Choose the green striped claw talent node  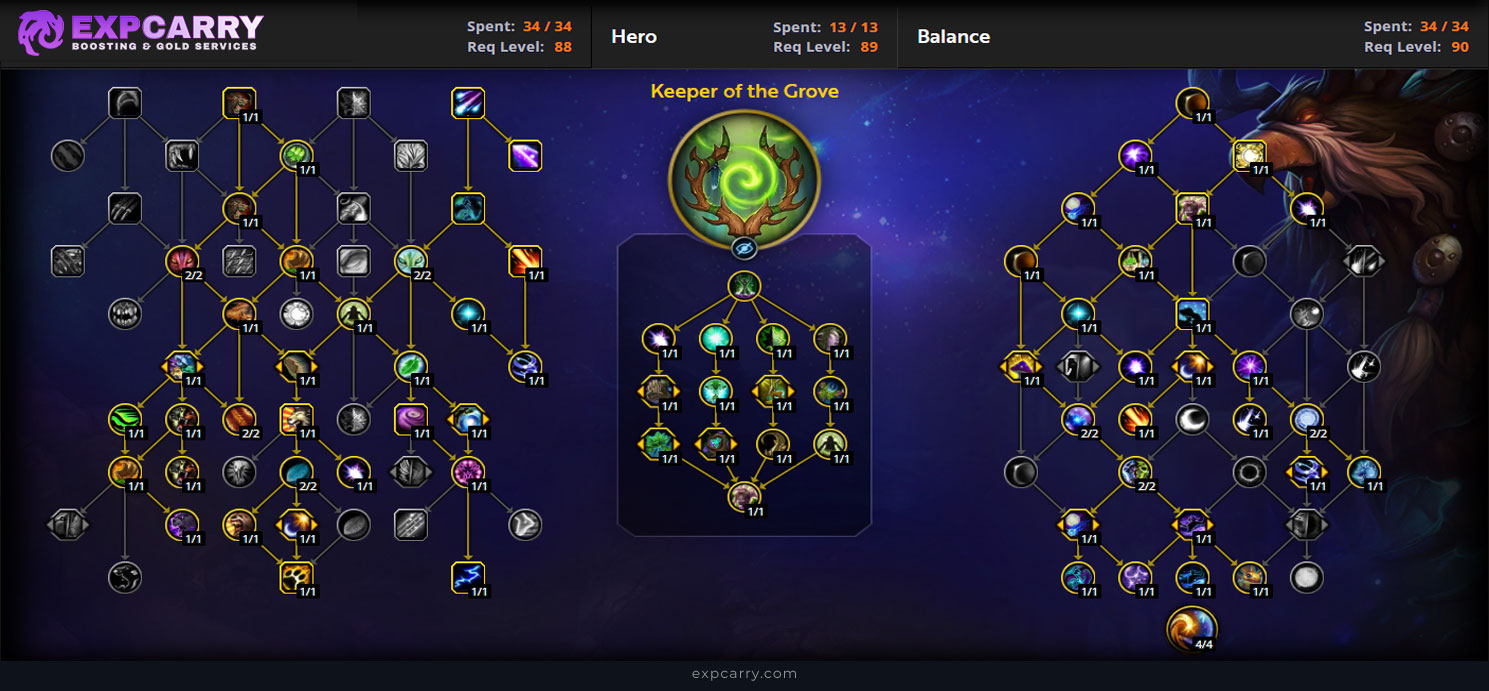(x=125, y=419)
